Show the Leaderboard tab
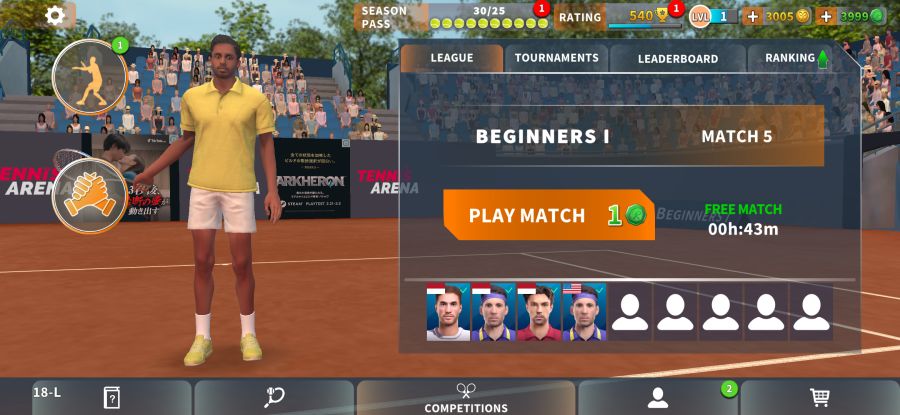900x415 pixels. coord(677,58)
